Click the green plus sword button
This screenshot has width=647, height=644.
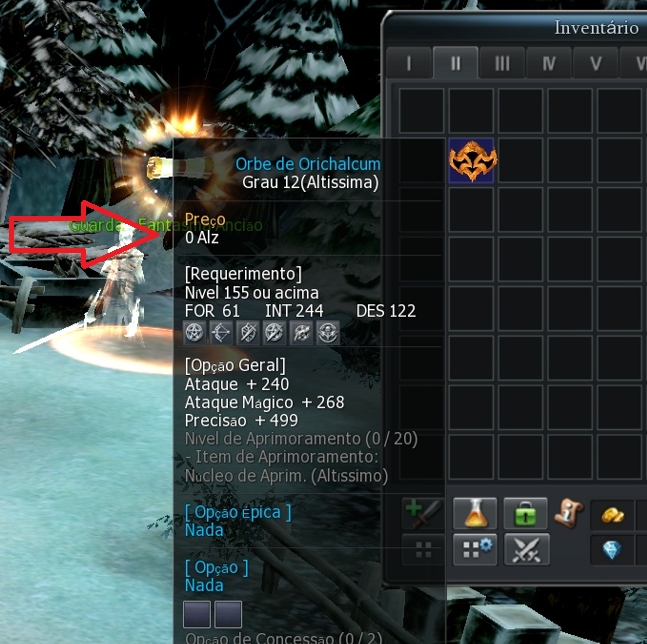[423, 514]
